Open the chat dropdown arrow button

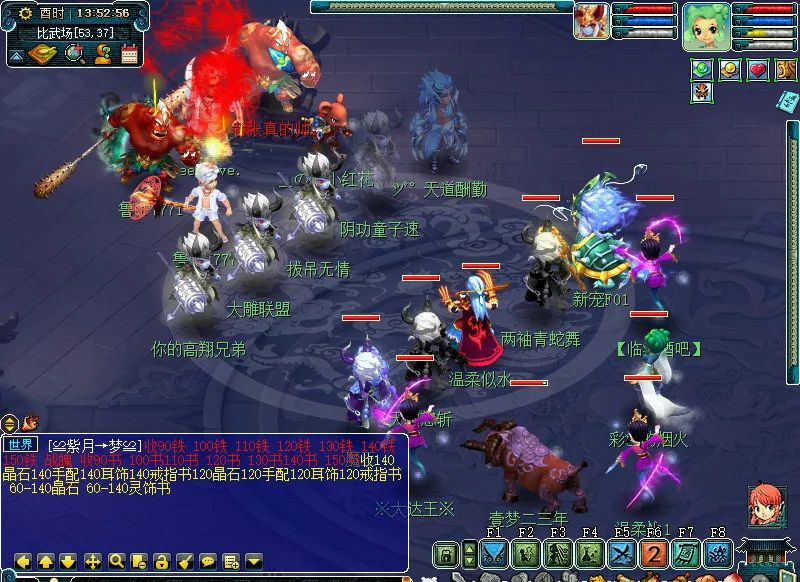click(253, 561)
